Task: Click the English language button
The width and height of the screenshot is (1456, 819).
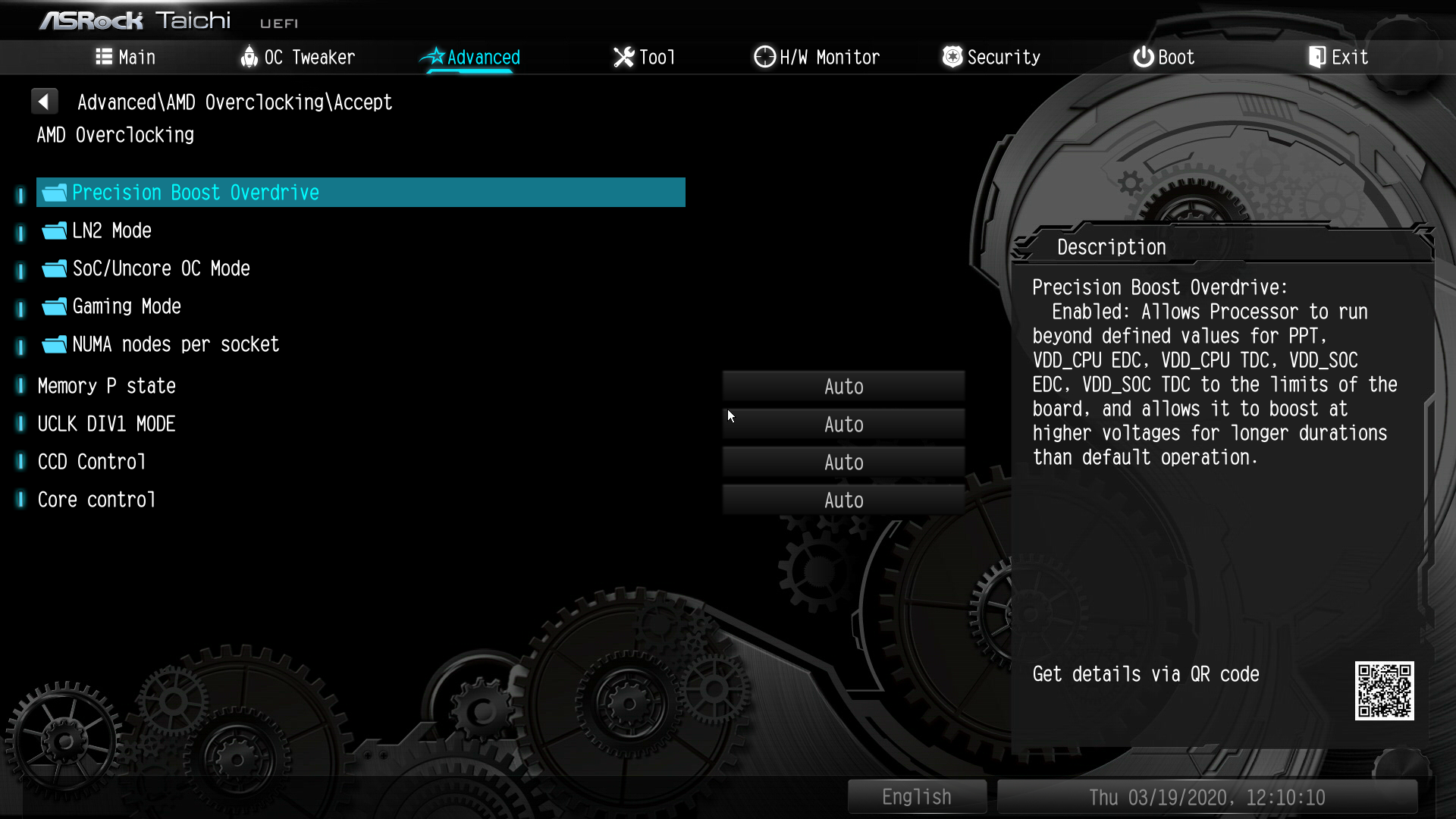Action: pyautogui.click(x=916, y=797)
